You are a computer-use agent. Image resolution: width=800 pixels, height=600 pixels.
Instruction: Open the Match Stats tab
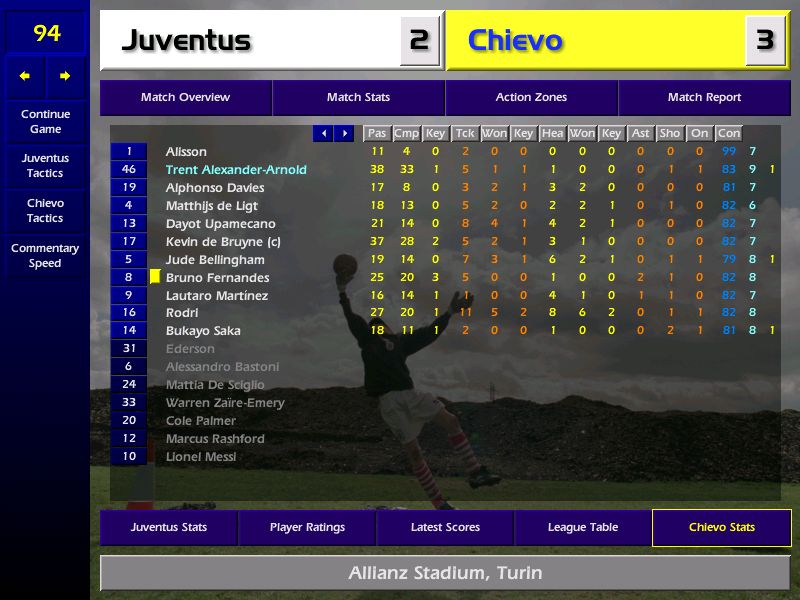point(358,98)
